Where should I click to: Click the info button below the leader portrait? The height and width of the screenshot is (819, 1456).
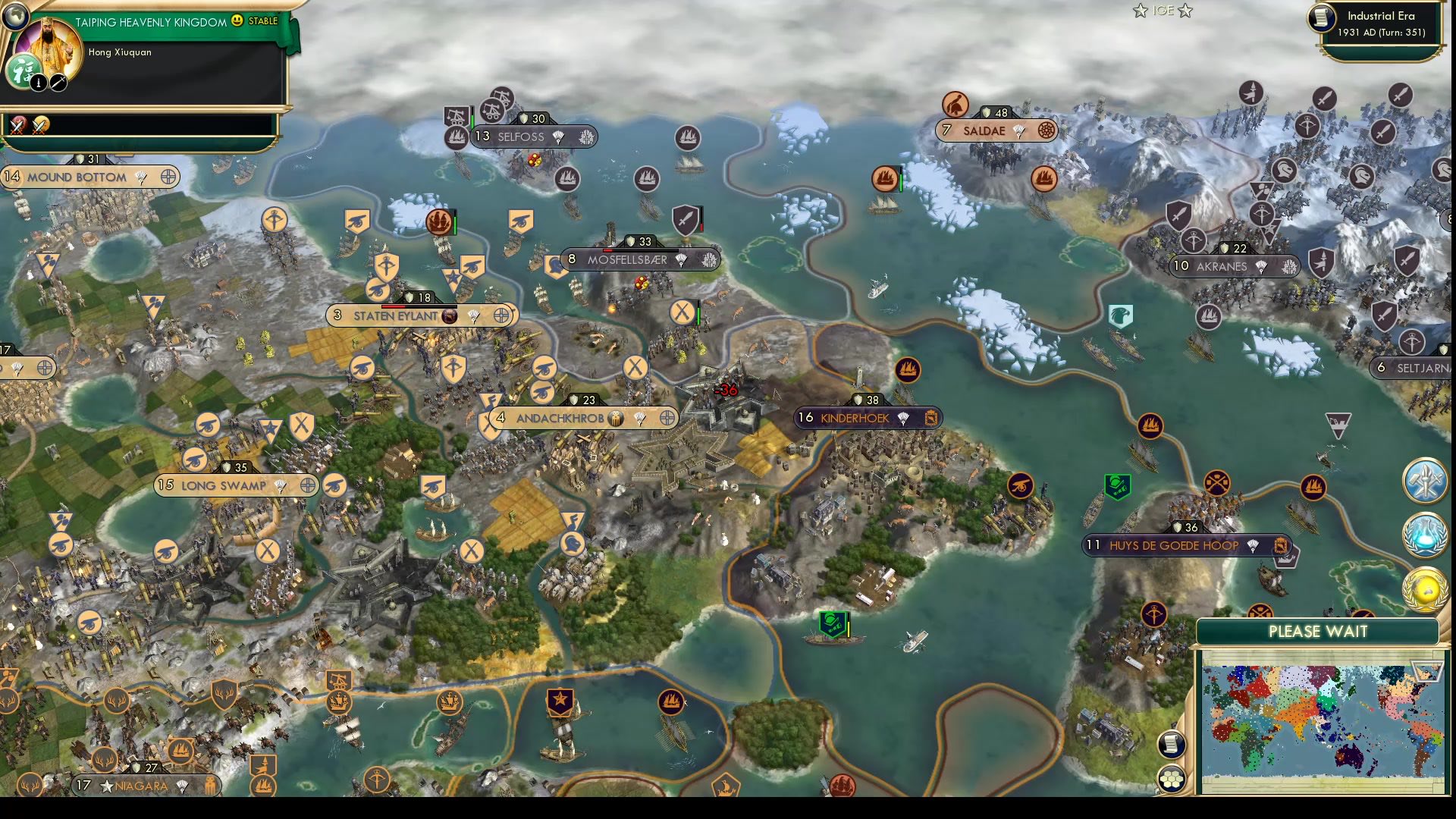point(38,82)
